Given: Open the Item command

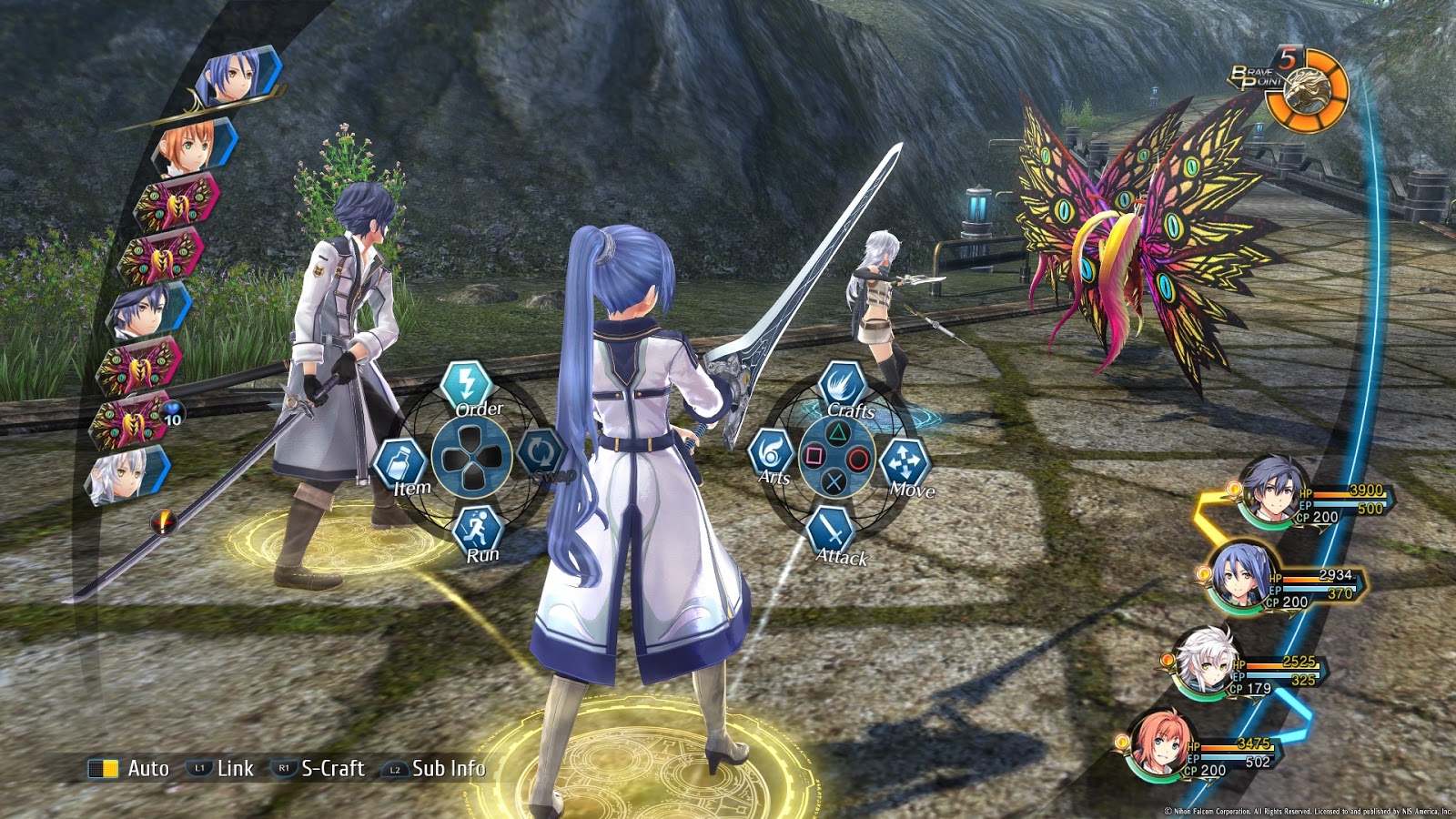Looking at the screenshot, I should (399, 462).
